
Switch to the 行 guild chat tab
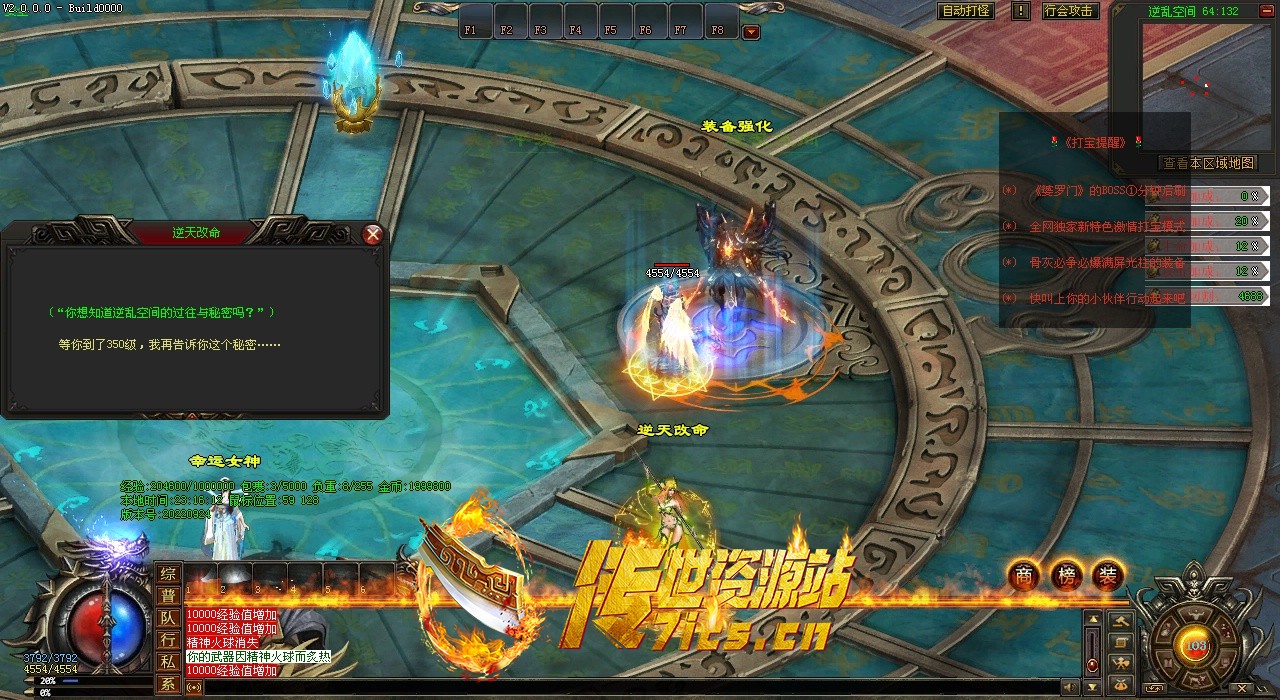(168, 640)
